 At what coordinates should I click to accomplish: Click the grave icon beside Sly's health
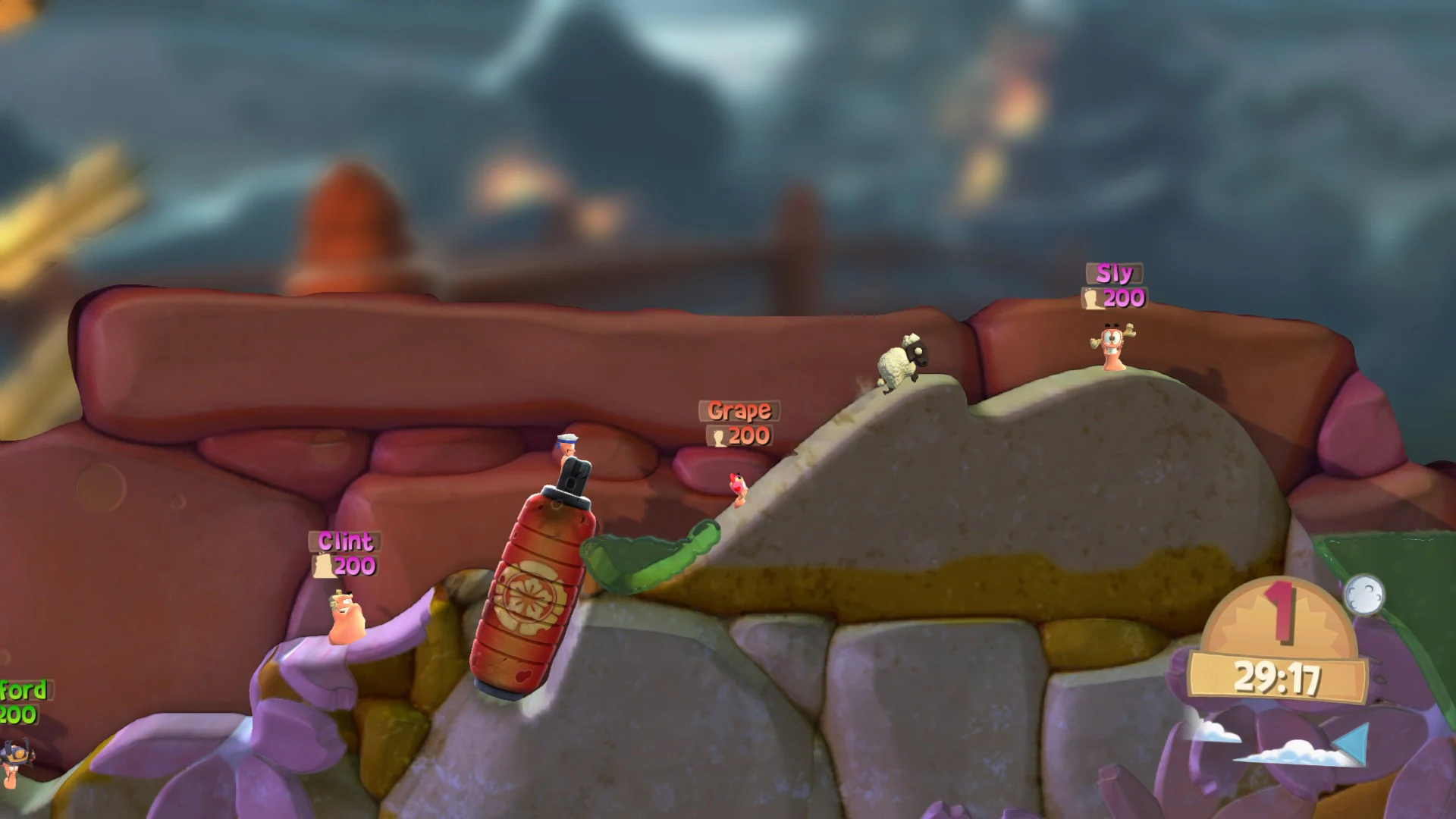[x=1092, y=300]
